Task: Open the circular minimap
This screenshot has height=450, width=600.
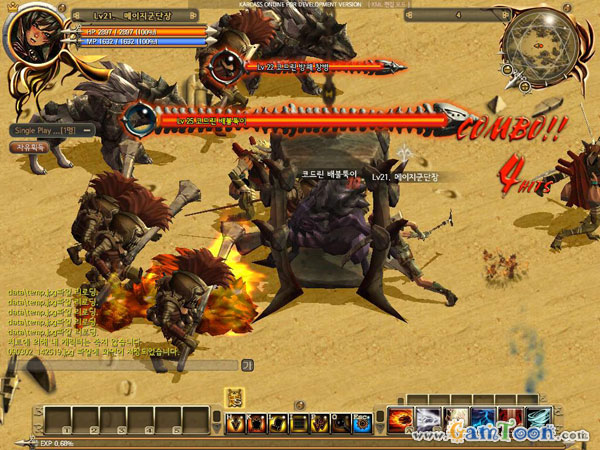Action: pyautogui.click(x=538, y=45)
